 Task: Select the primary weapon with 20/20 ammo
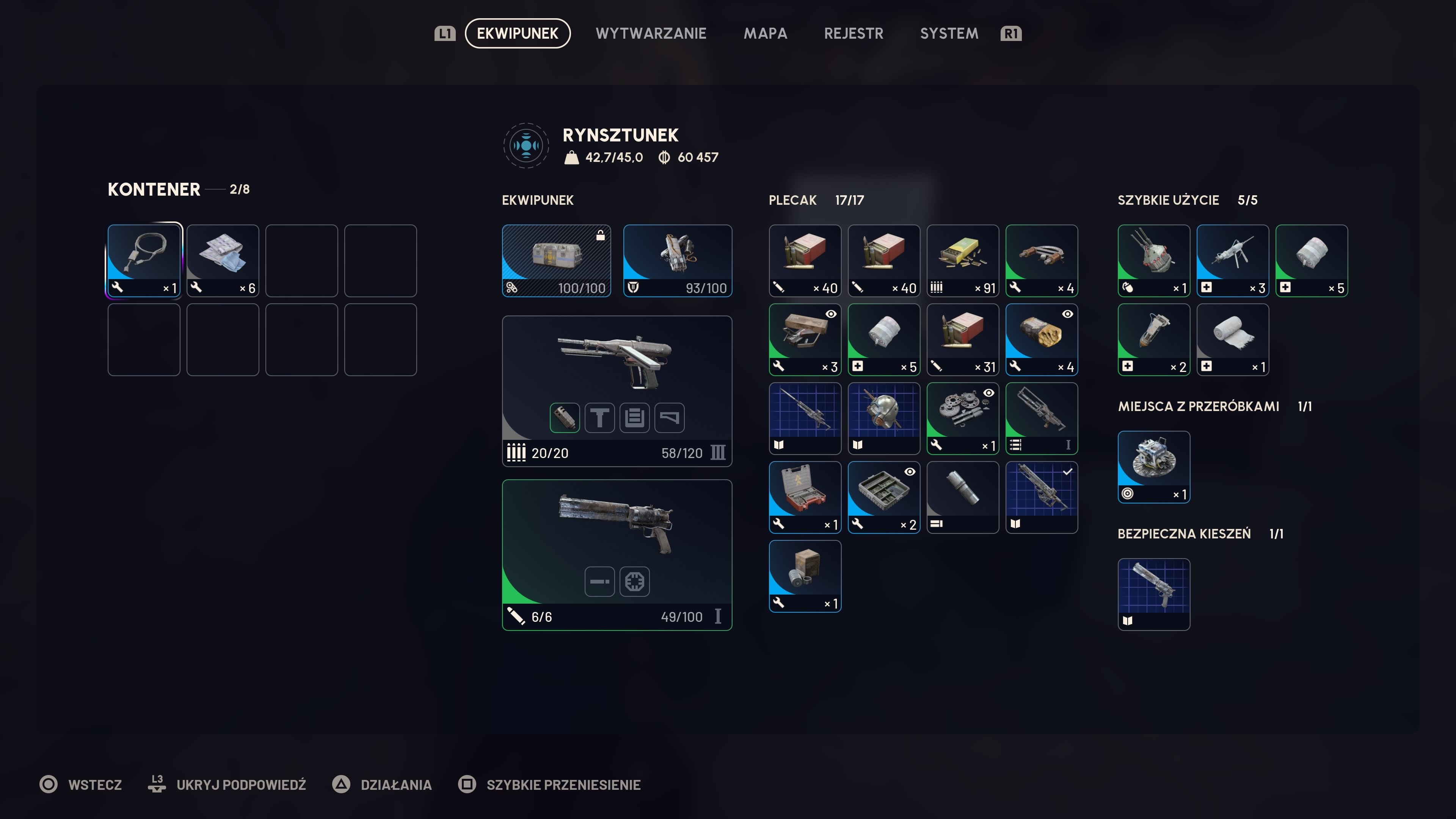click(x=617, y=362)
